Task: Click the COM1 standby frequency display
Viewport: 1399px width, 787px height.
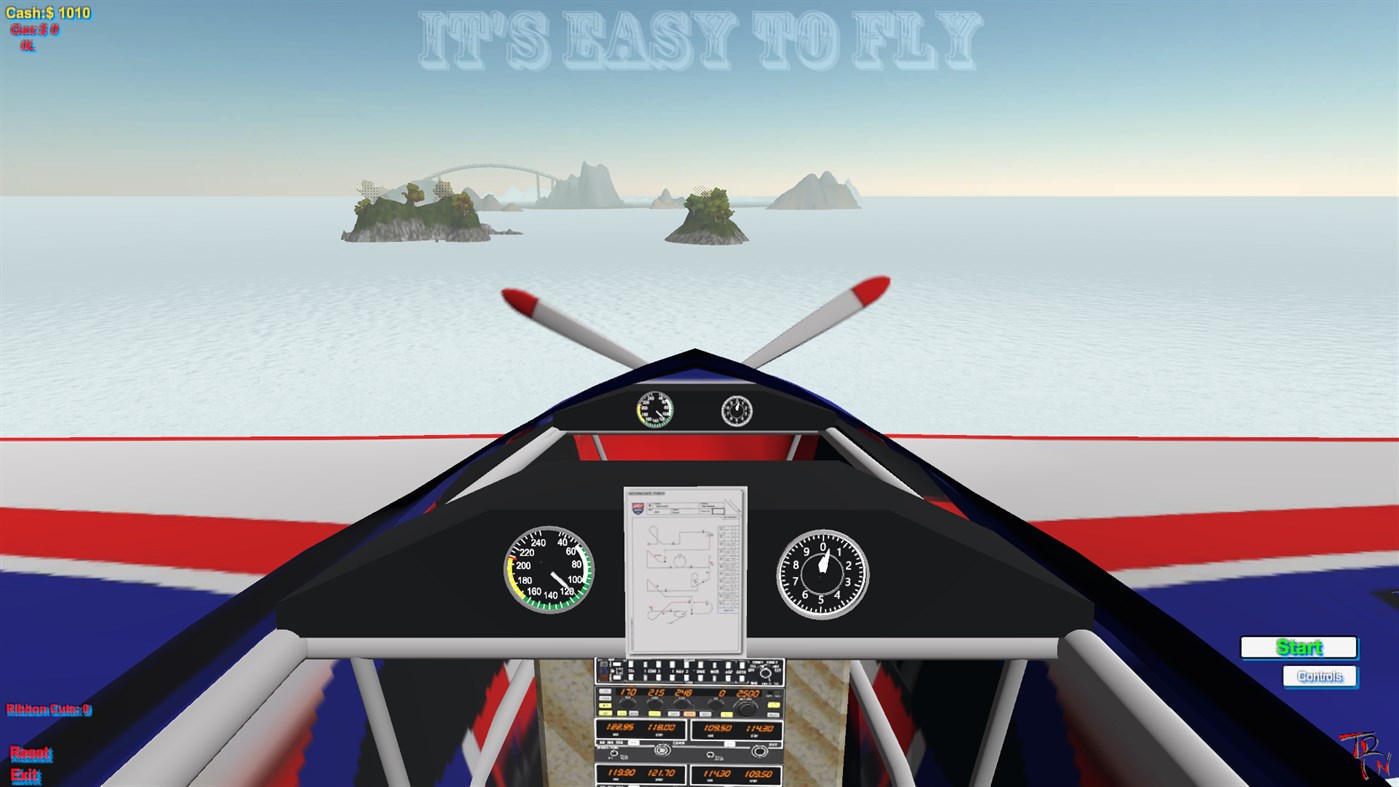Action: pyautogui.click(x=661, y=727)
